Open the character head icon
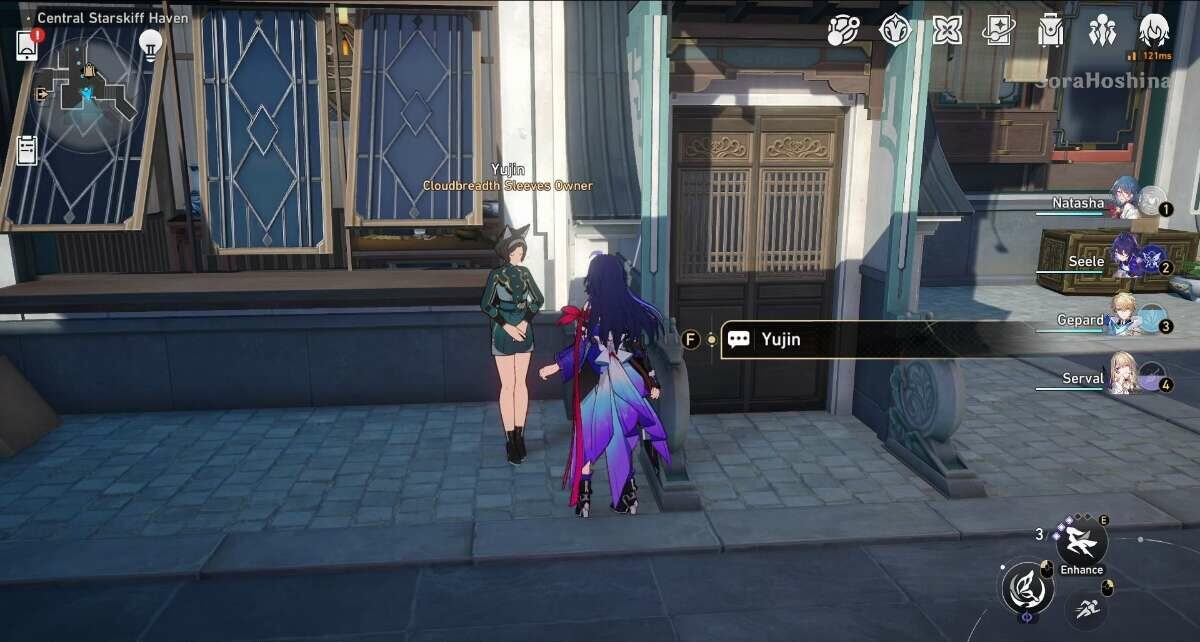 point(1153,30)
